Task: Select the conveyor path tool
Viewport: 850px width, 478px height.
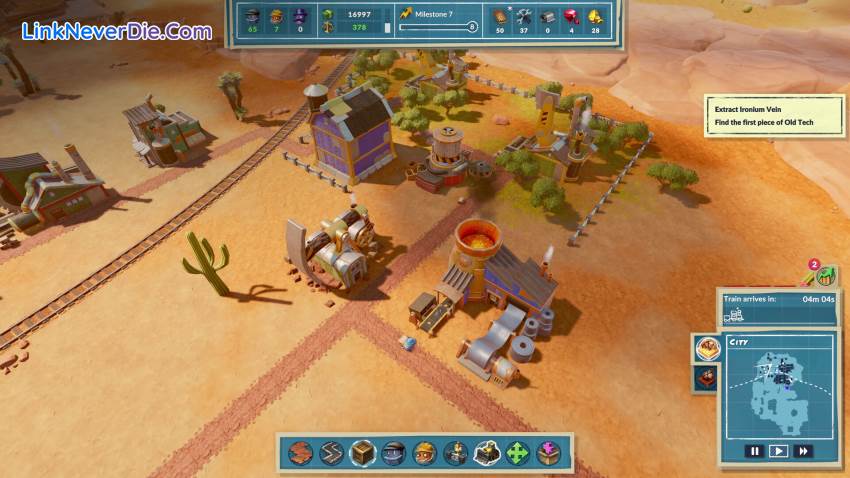Action: [332, 453]
